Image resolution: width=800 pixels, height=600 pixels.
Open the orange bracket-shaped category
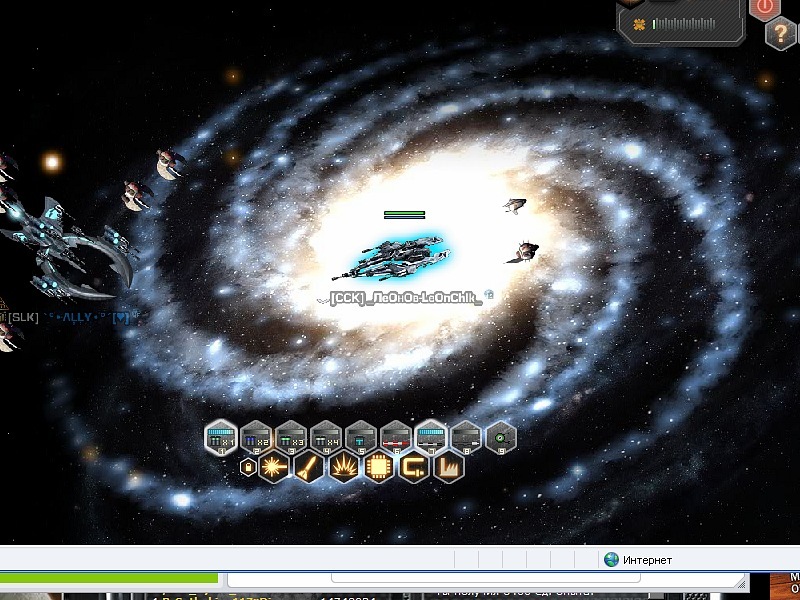click(414, 466)
